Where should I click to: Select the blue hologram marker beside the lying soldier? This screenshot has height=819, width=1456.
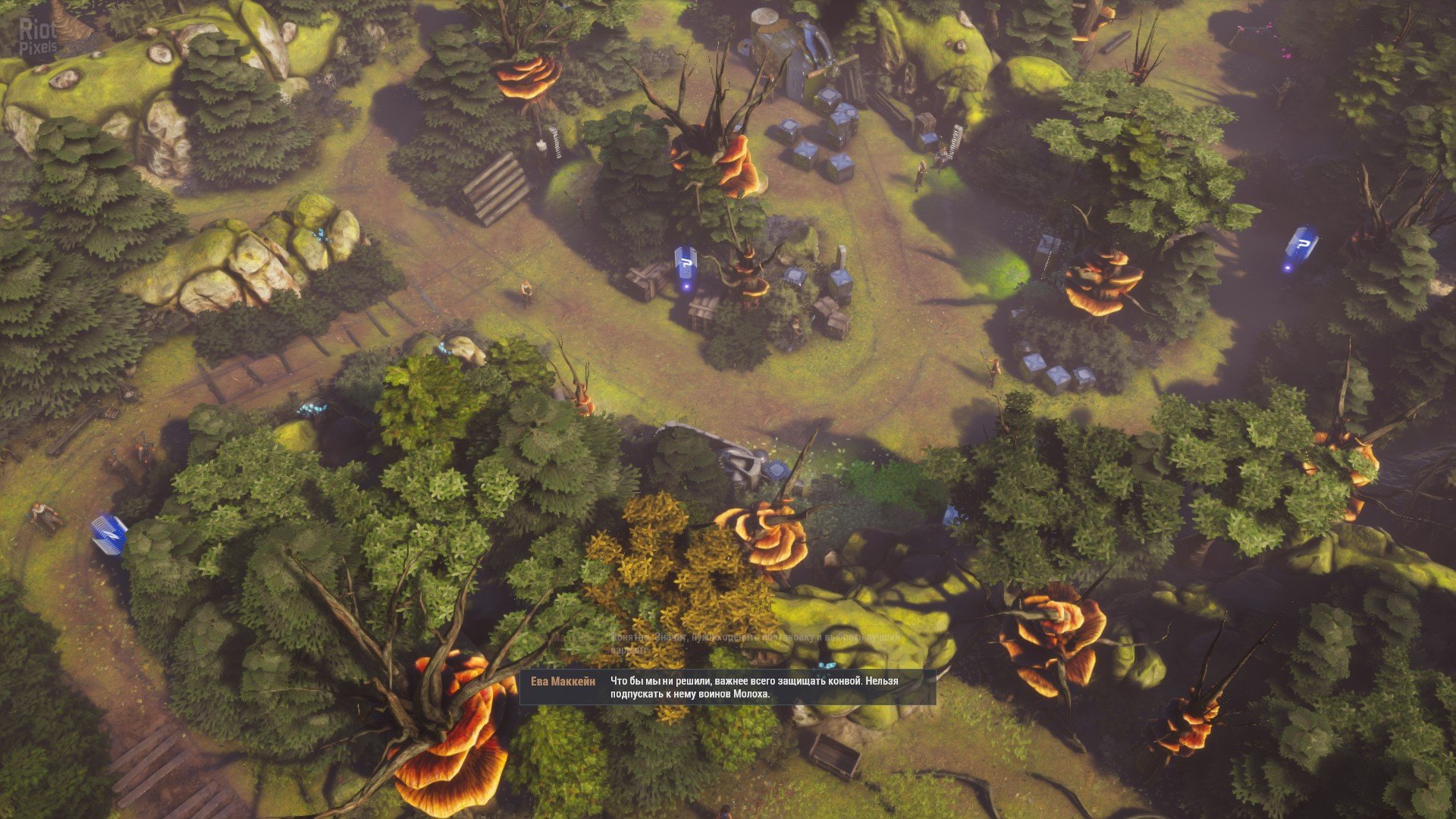(x=108, y=535)
